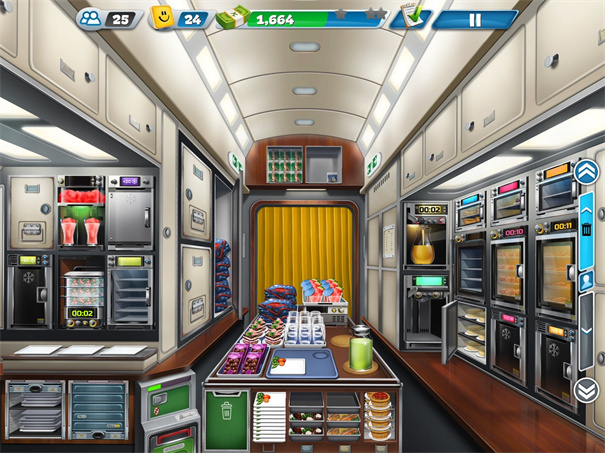Pause the game with the pause button
This screenshot has height=453, width=605.
(475, 19)
